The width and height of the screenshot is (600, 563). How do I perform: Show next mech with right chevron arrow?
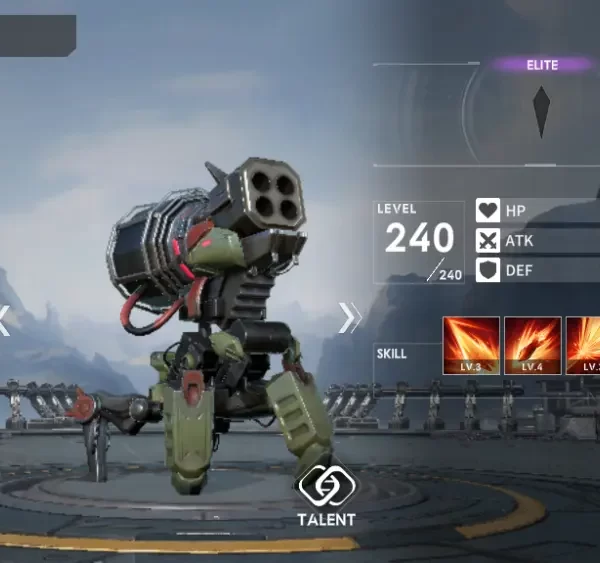click(349, 317)
